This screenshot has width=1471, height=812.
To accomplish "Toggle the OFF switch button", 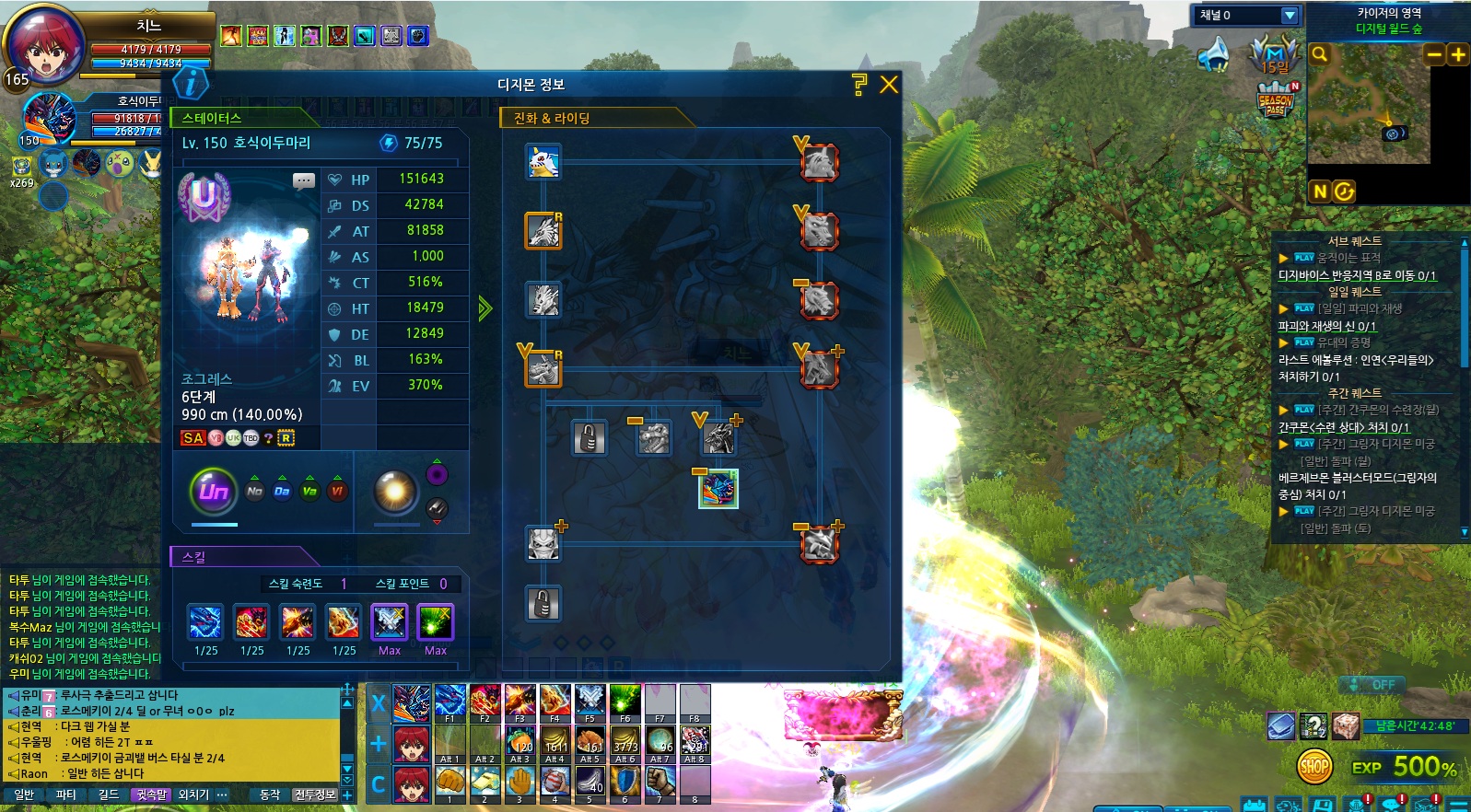I will 1371,685.
